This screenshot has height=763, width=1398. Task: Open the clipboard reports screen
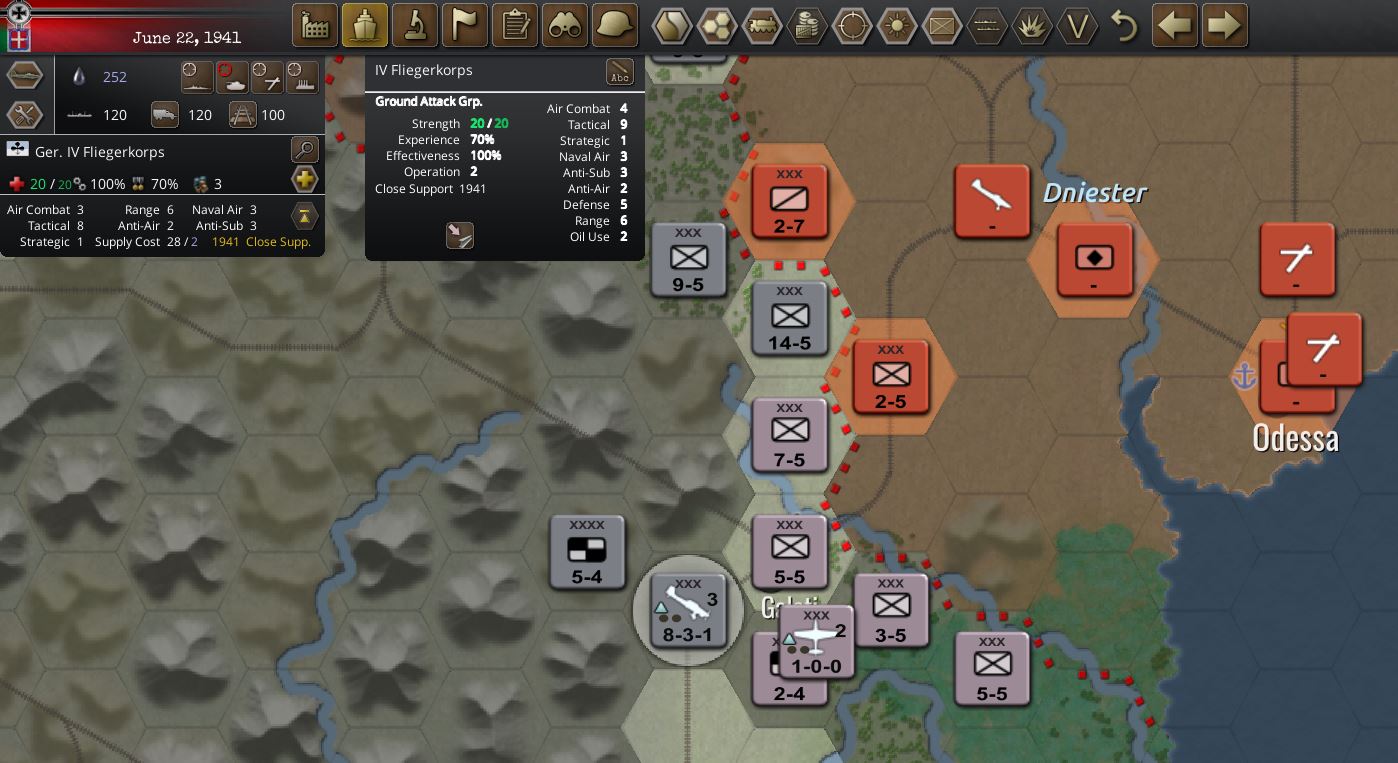(515, 25)
